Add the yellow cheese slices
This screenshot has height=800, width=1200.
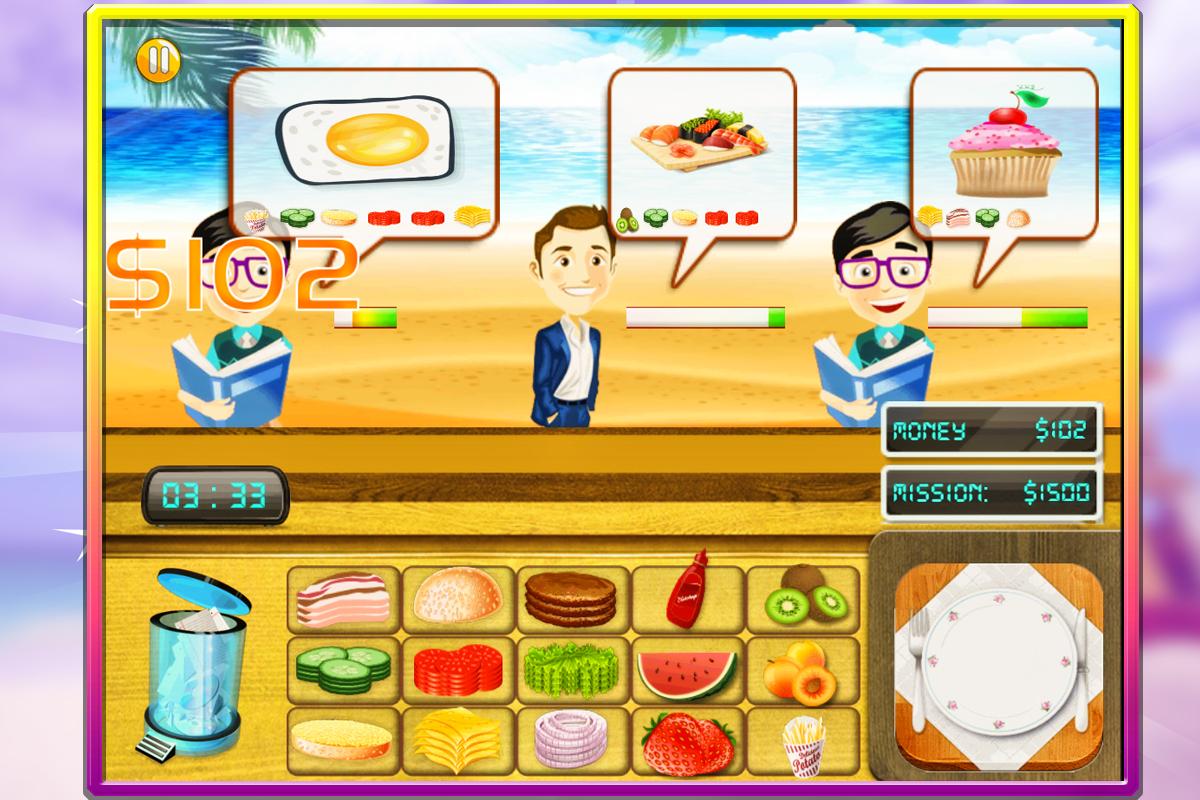[x=458, y=740]
